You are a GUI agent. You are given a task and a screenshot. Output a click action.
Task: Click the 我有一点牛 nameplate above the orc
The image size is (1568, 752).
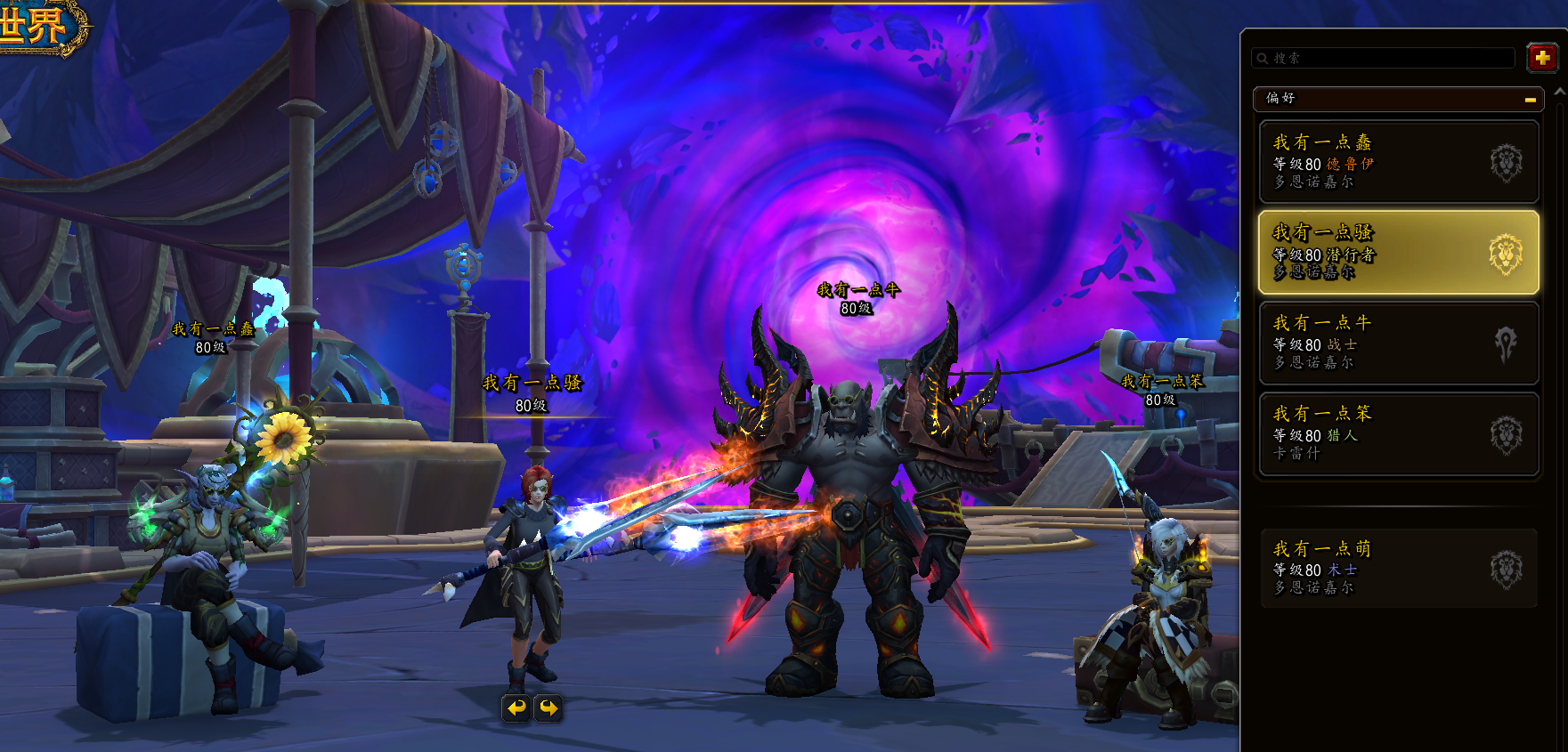858,290
